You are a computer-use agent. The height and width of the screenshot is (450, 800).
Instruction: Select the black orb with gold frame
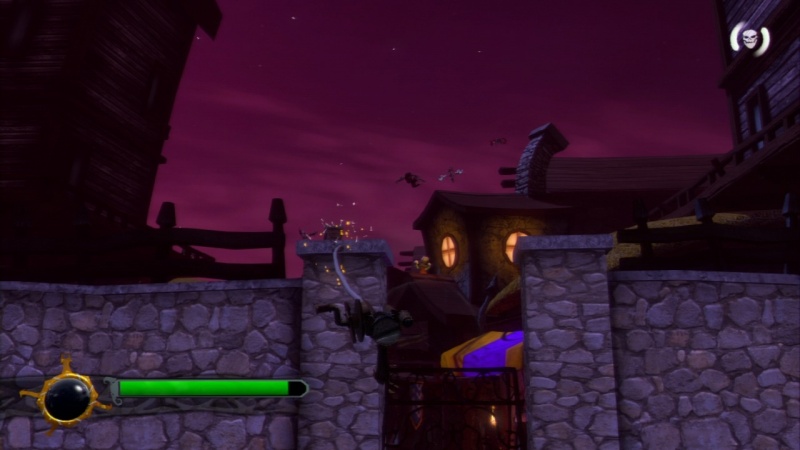tap(67, 398)
